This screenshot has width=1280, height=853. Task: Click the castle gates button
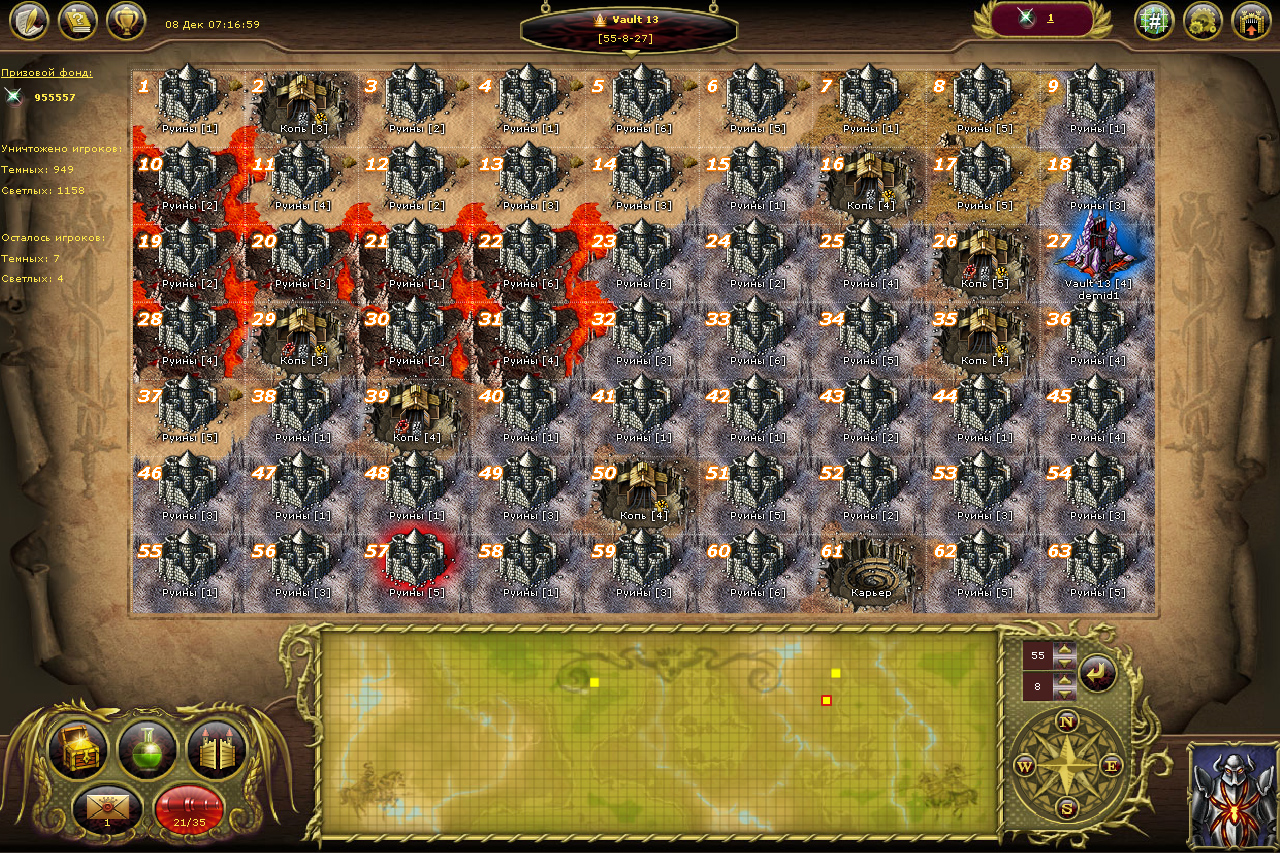pos(216,750)
